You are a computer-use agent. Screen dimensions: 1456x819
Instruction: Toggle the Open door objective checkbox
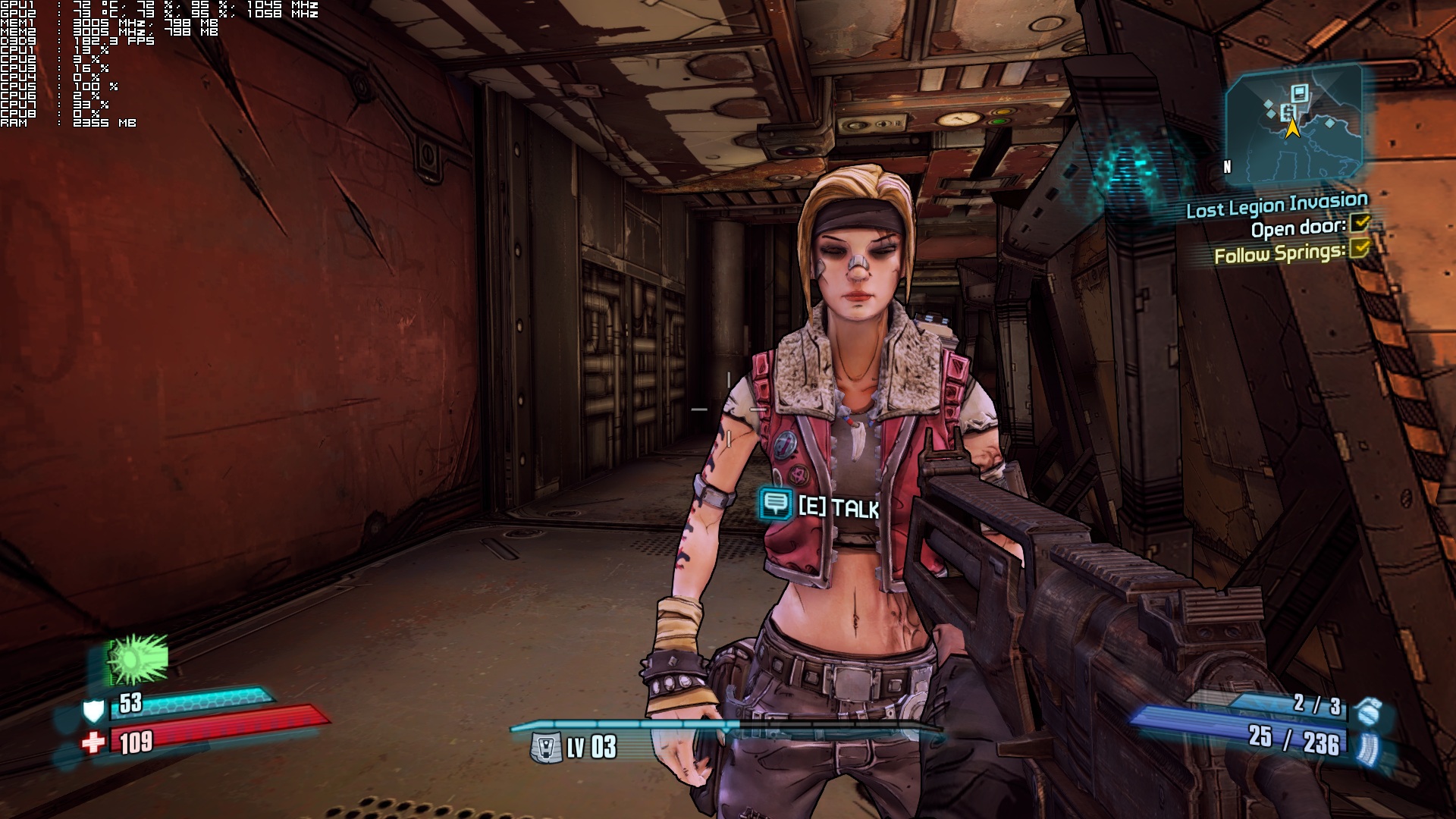(1360, 223)
